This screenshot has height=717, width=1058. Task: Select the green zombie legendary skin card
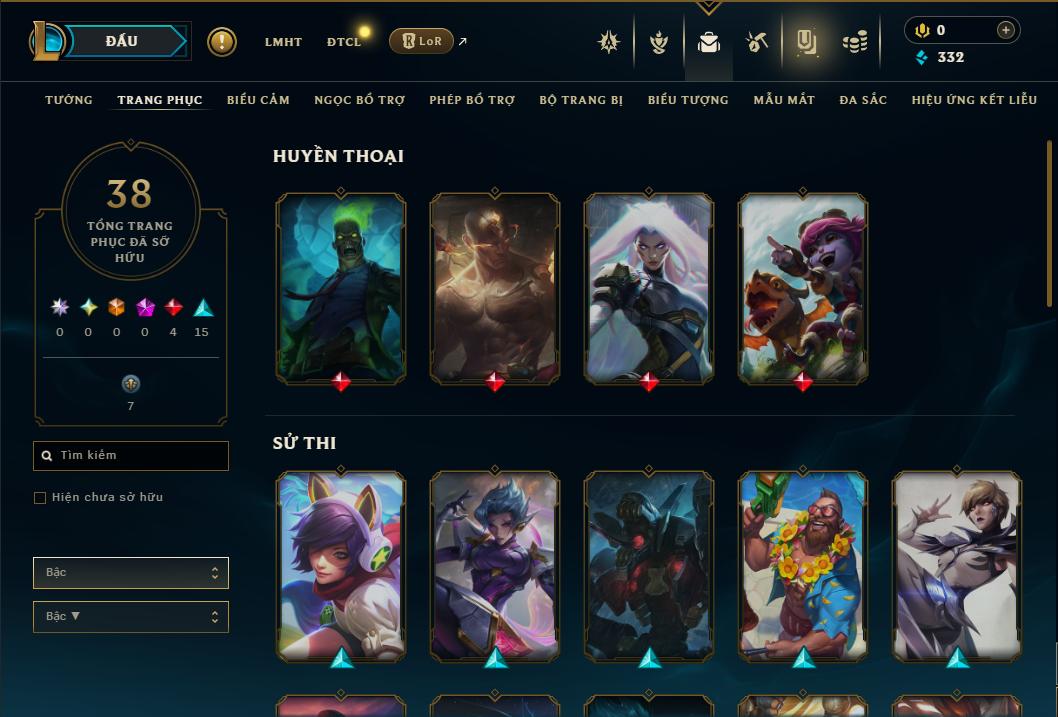341,287
